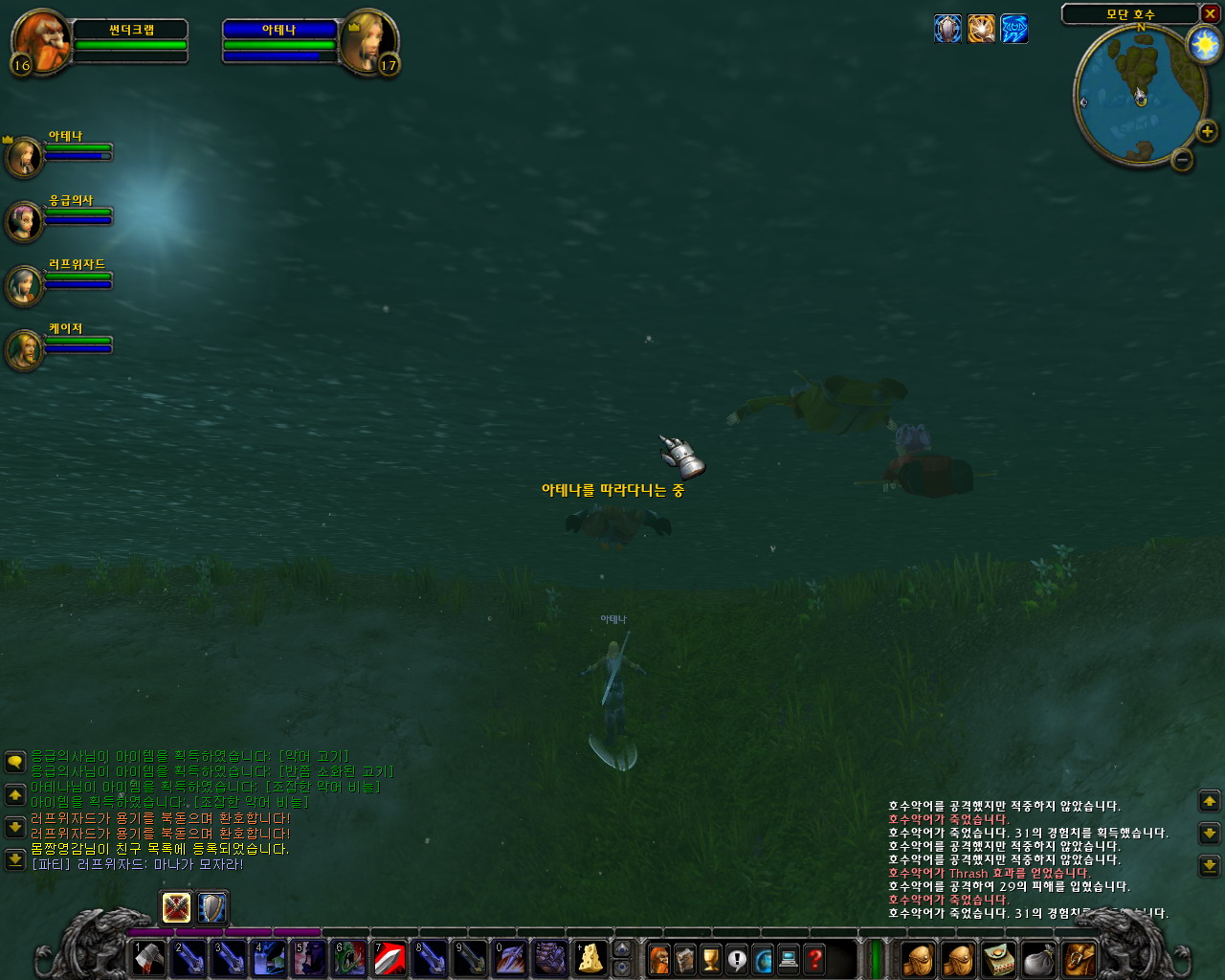Select the shield buff icon

point(947,29)
